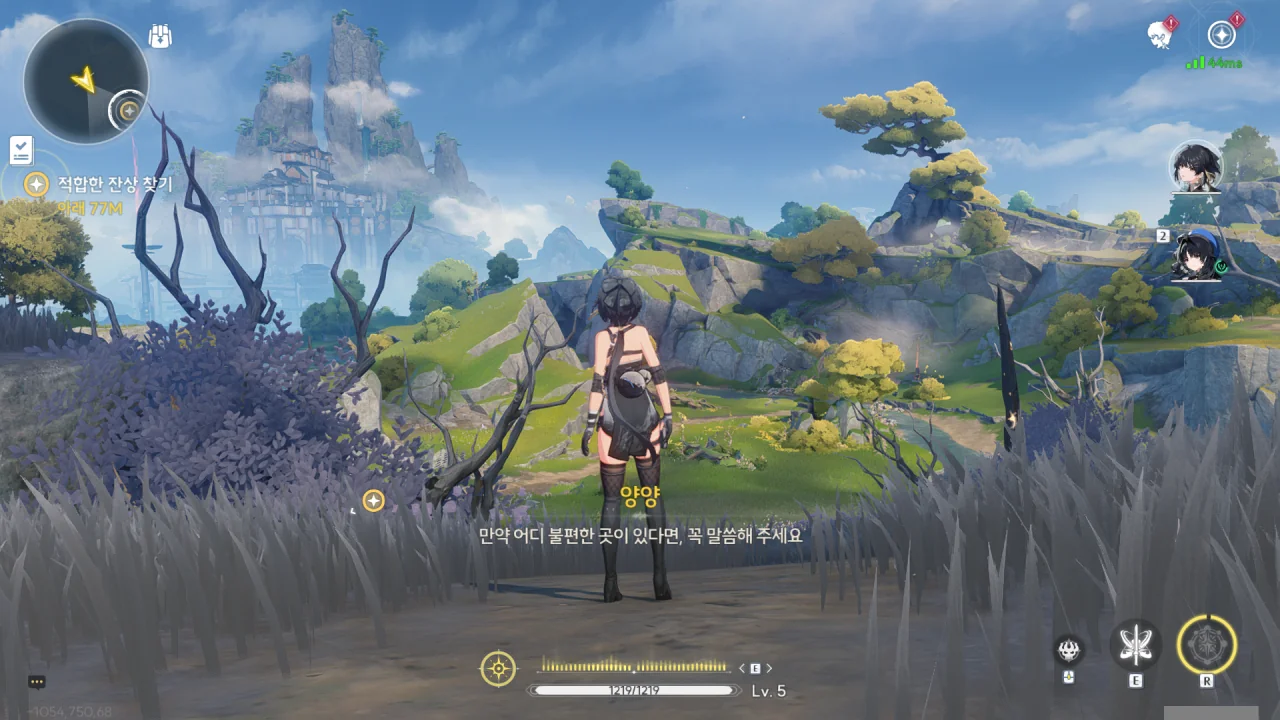Open the character silhouette menu icon
Screen dimensions: 1280x720
coord(1159,35)
